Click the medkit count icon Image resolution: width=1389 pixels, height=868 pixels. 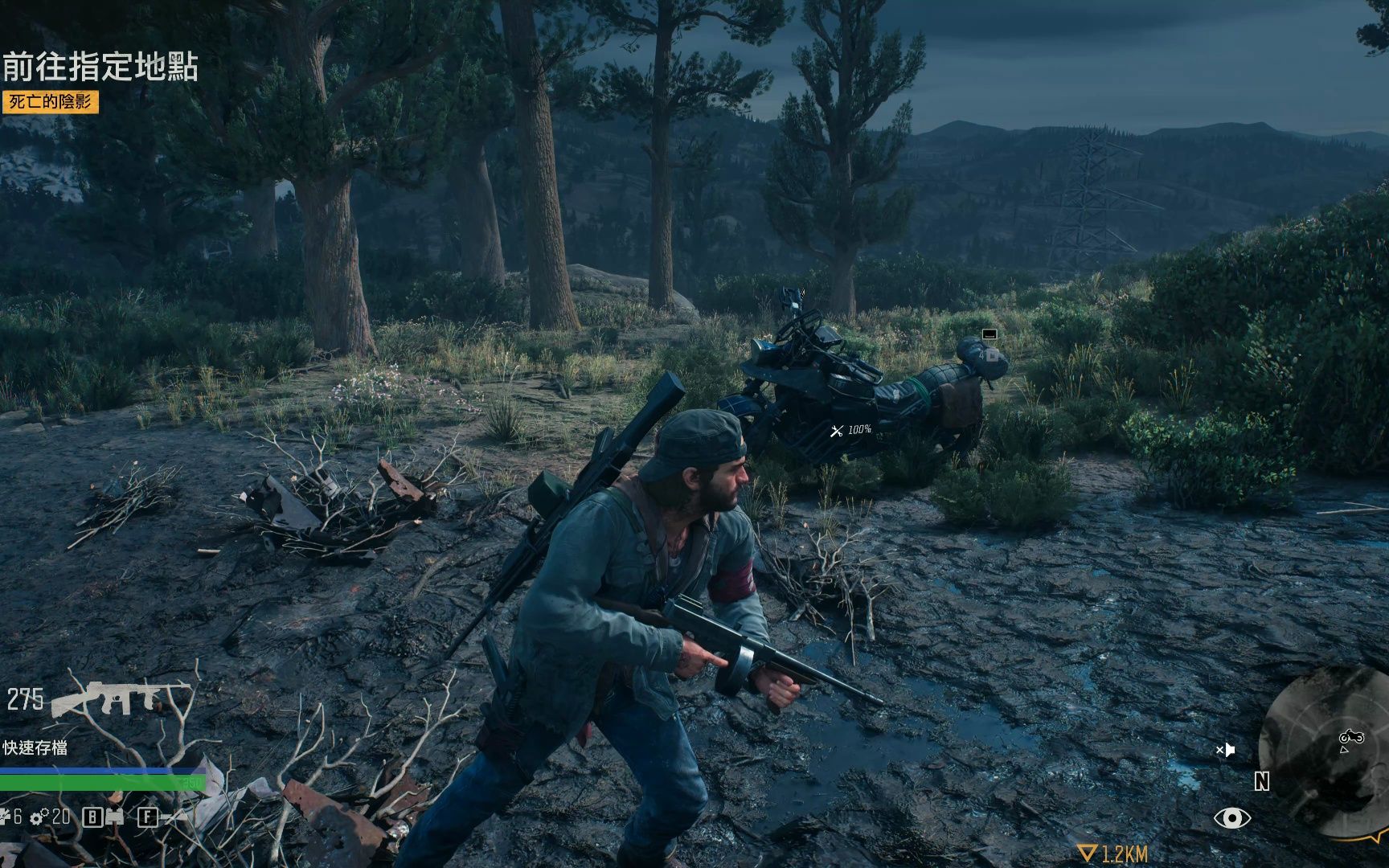coord(6,817)
